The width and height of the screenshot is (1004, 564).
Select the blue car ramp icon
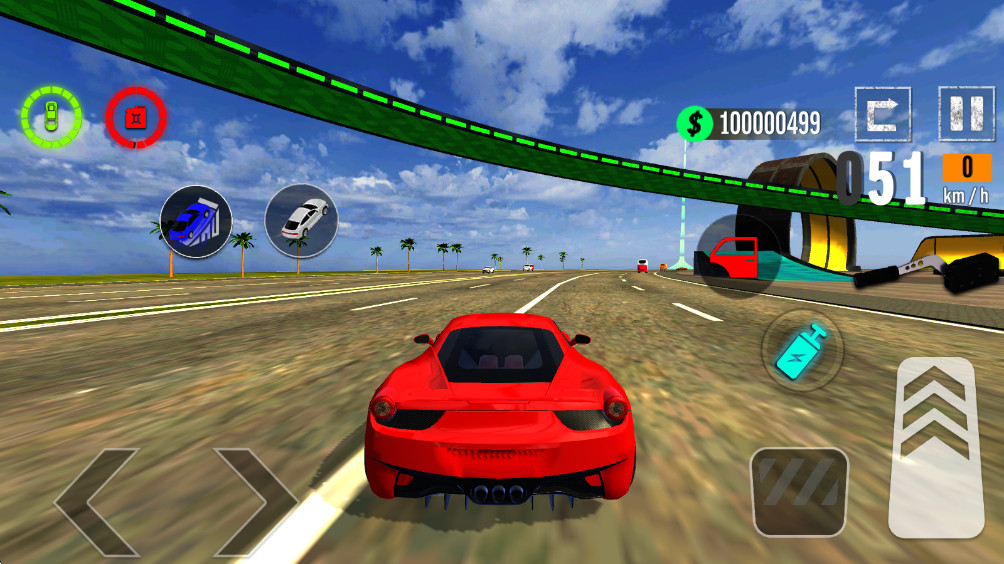[196, 222]
